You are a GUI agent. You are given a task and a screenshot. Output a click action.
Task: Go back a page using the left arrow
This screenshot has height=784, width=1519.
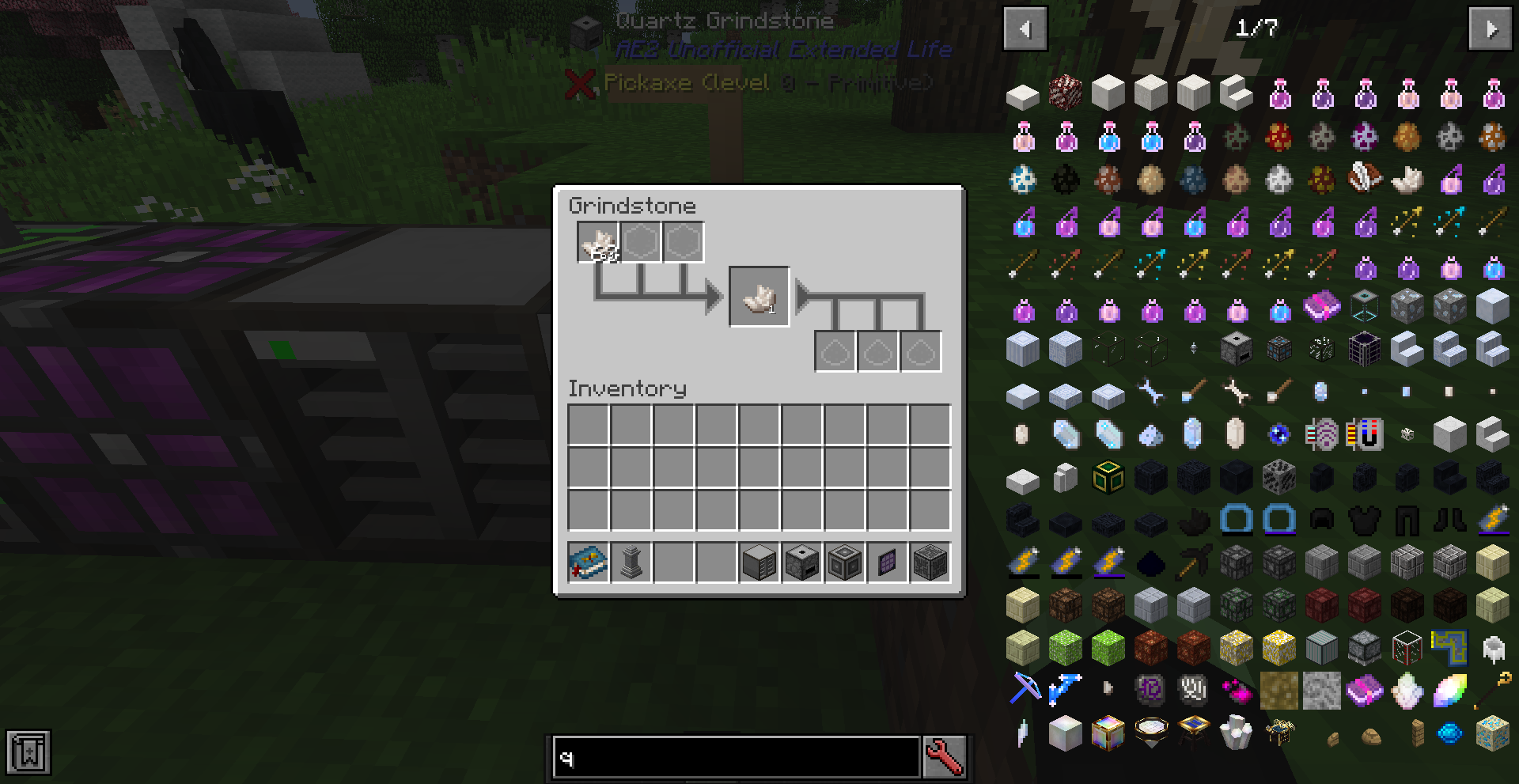click(1025, 29)
